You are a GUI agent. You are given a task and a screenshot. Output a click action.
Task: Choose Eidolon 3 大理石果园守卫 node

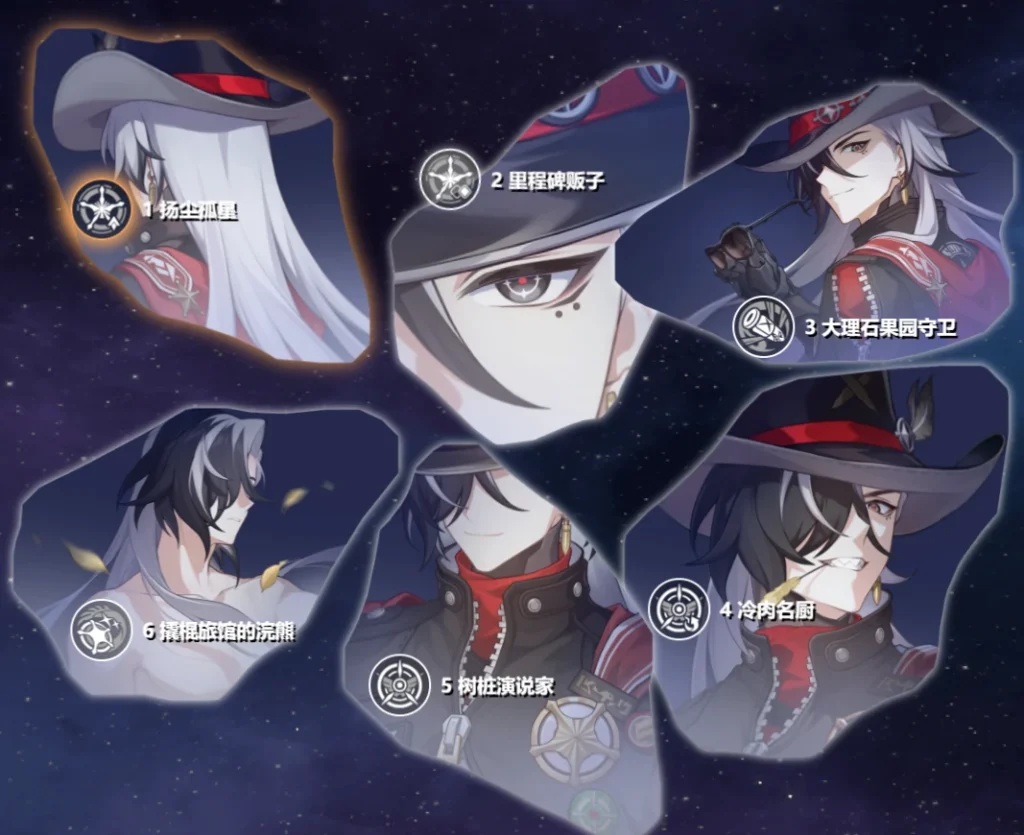pyautogui.click(x=763, y=327)
